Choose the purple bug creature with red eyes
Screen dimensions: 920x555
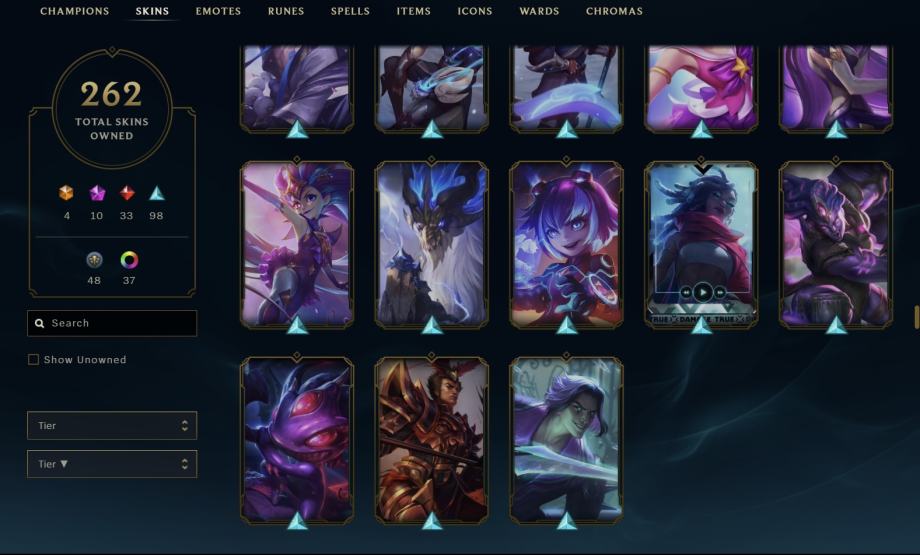click(297, 440)
